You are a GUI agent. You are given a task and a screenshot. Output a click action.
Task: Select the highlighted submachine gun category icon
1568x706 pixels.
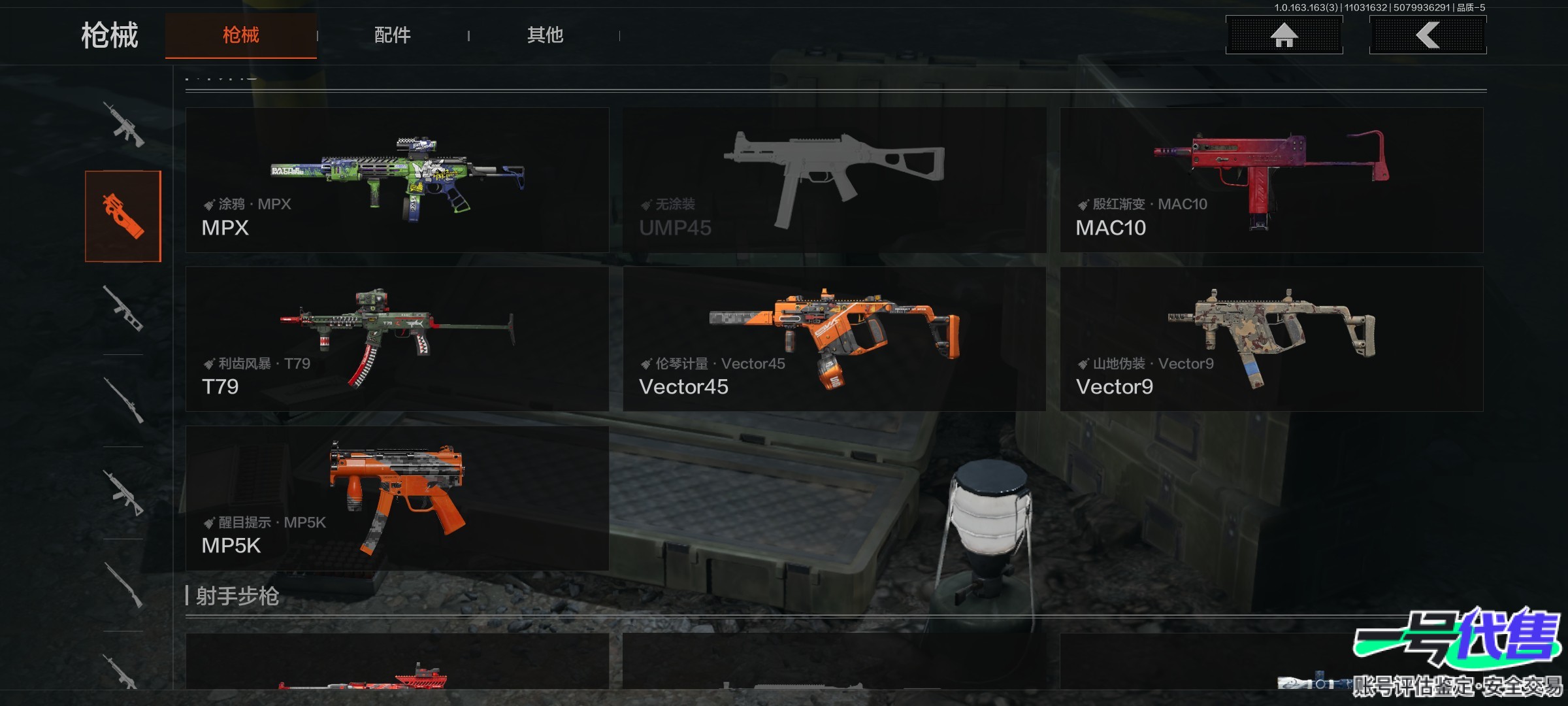click(x=123, y=216)
